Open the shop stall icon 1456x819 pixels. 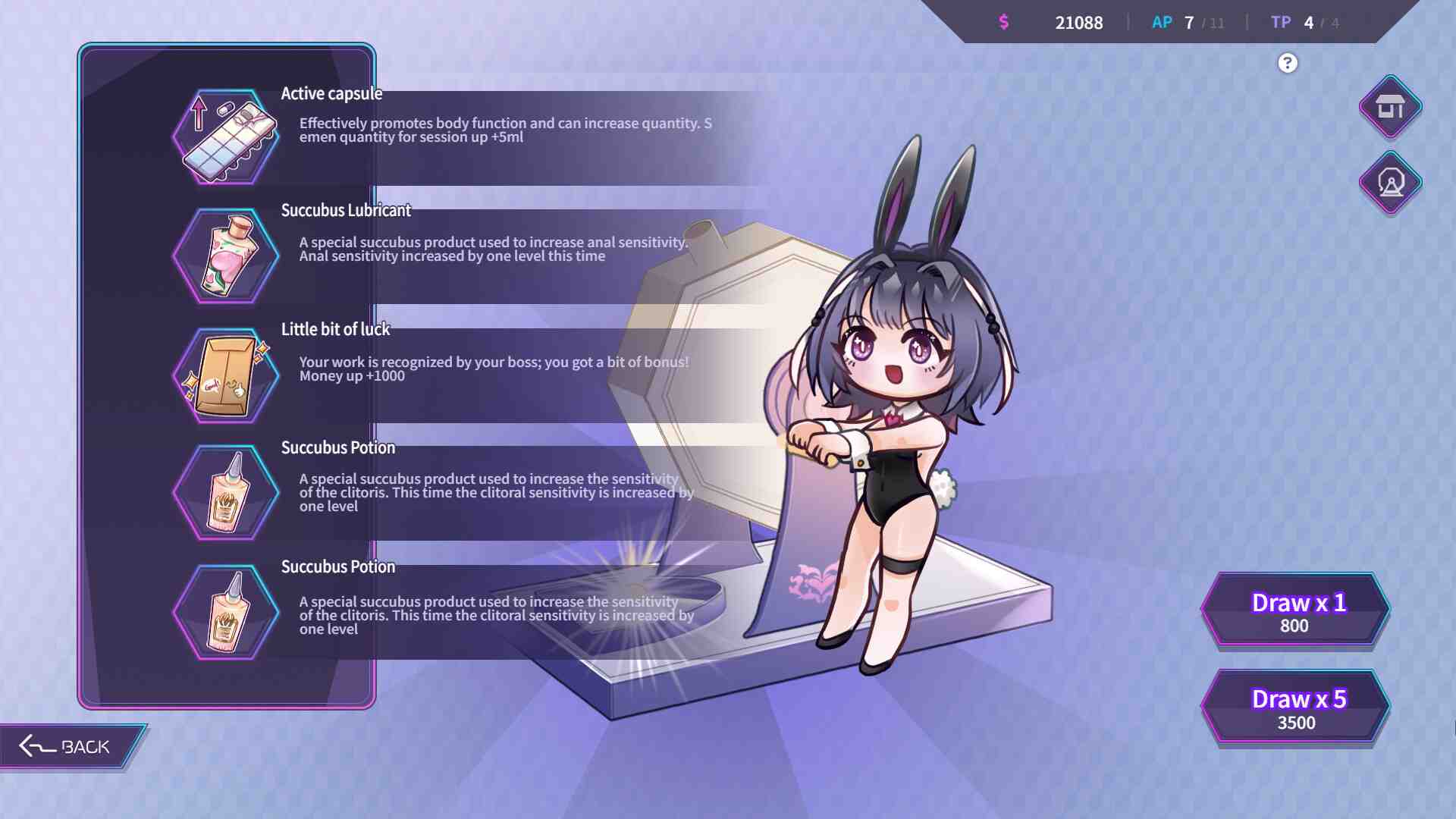(x=1390, y=108)
